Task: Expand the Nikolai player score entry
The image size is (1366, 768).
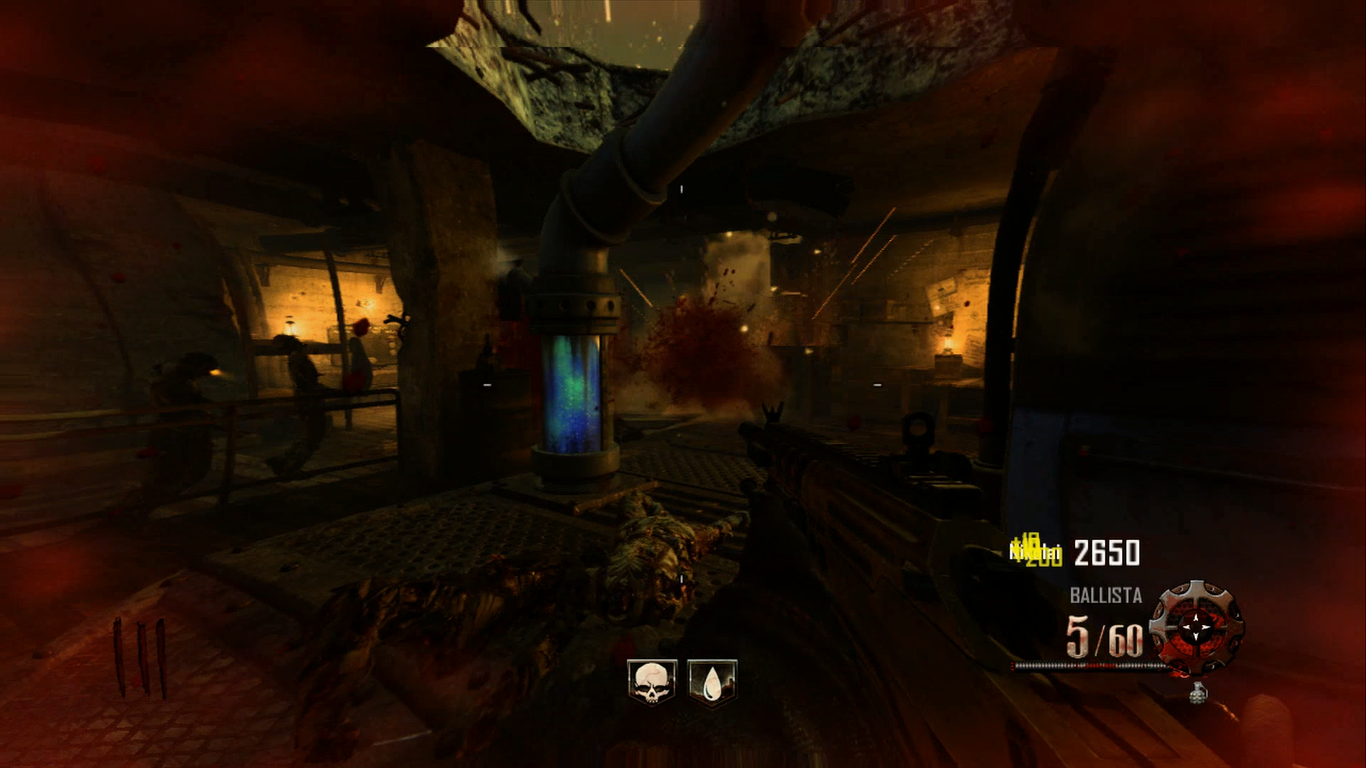Action: [1033, 551]
